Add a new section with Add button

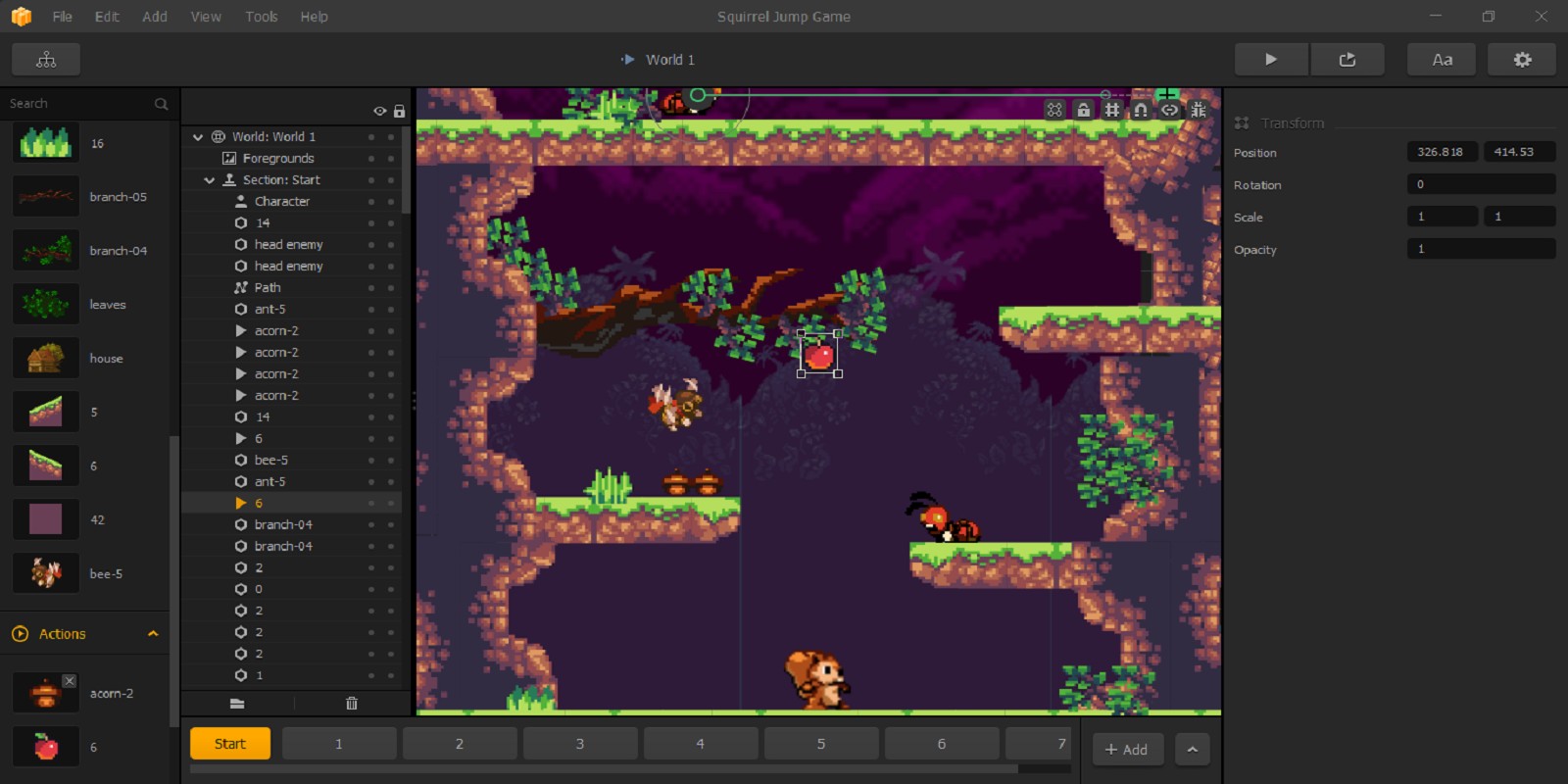[x=1126, y=750]
